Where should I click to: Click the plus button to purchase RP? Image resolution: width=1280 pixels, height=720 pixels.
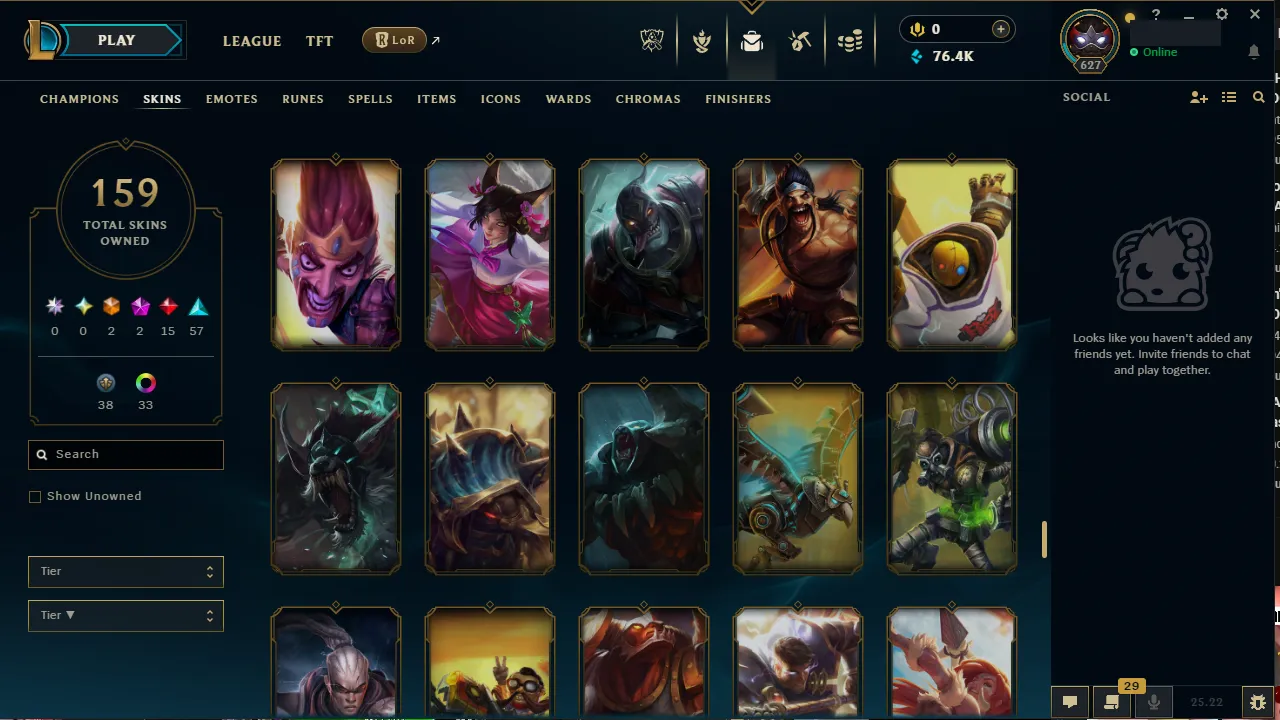1000,29
